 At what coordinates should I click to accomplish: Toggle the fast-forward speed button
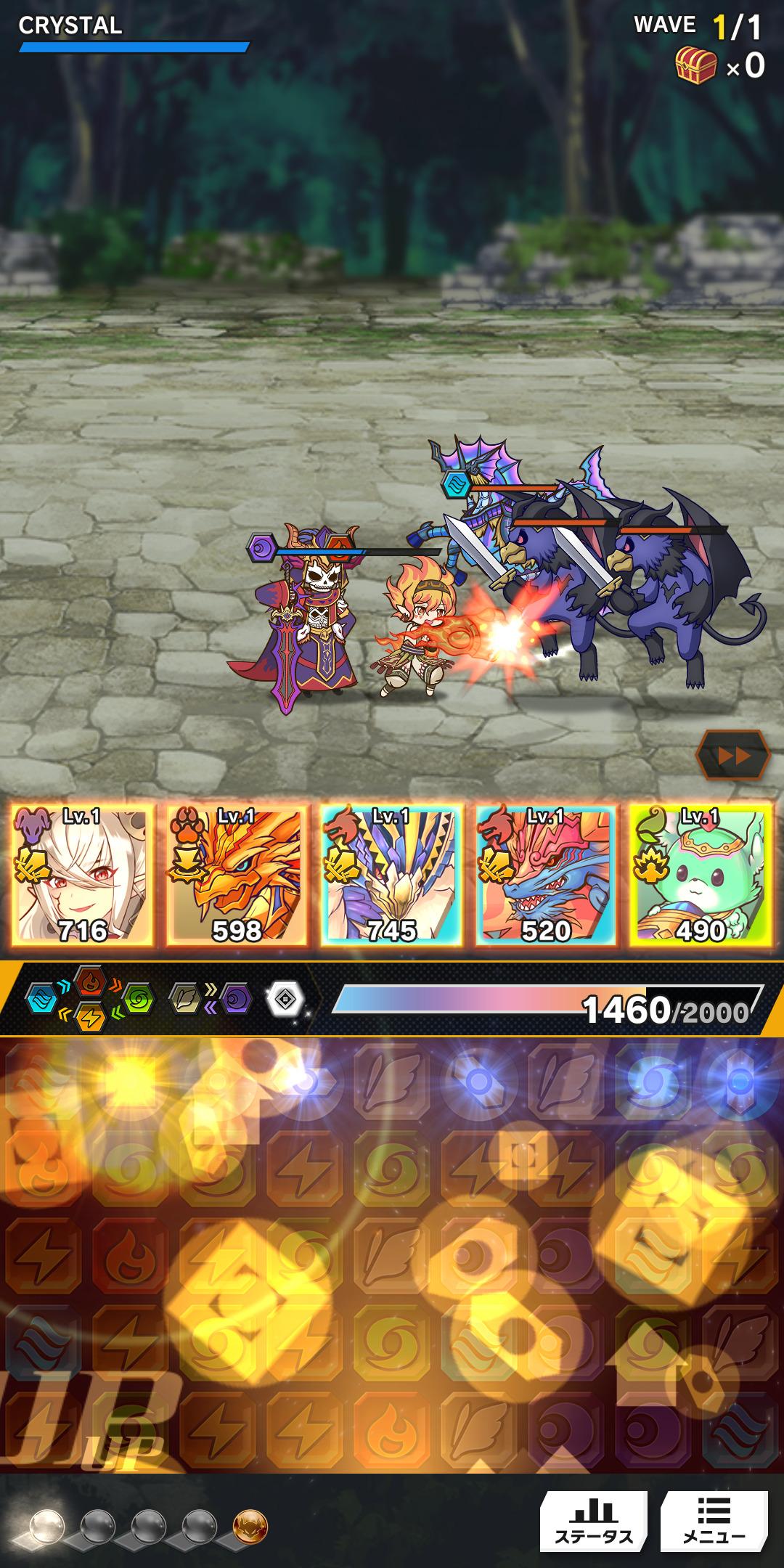pyautogui.click(x=732, y=756)
